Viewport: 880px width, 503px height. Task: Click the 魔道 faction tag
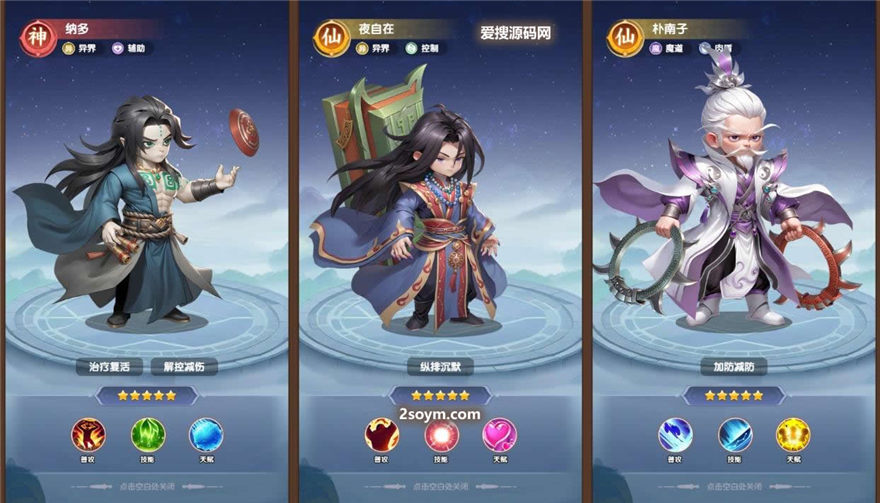point(667,48)
